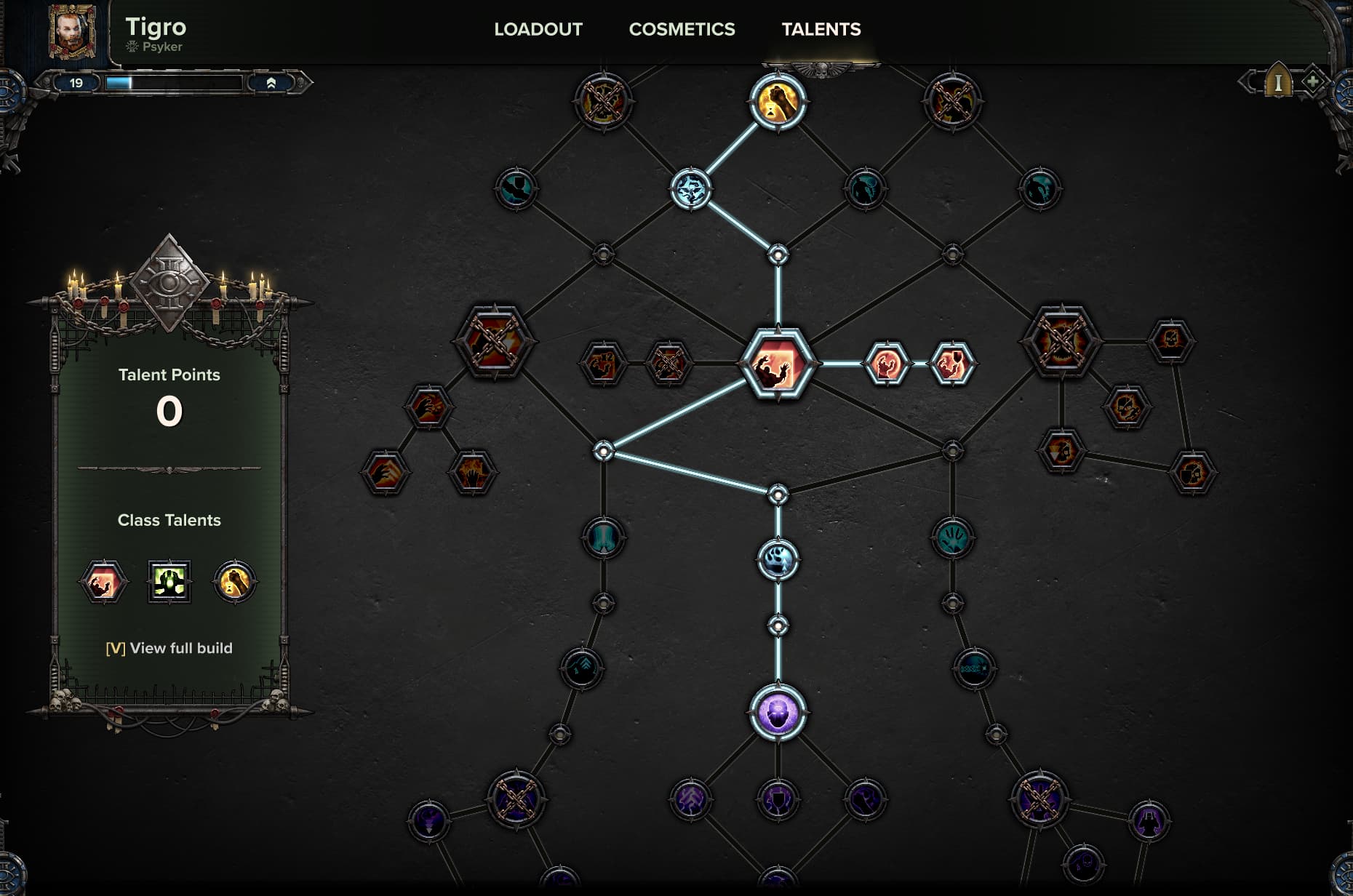Click the double chevron icon beside level bar
This screenshot has width=1353, height=896.
point(271,83)
